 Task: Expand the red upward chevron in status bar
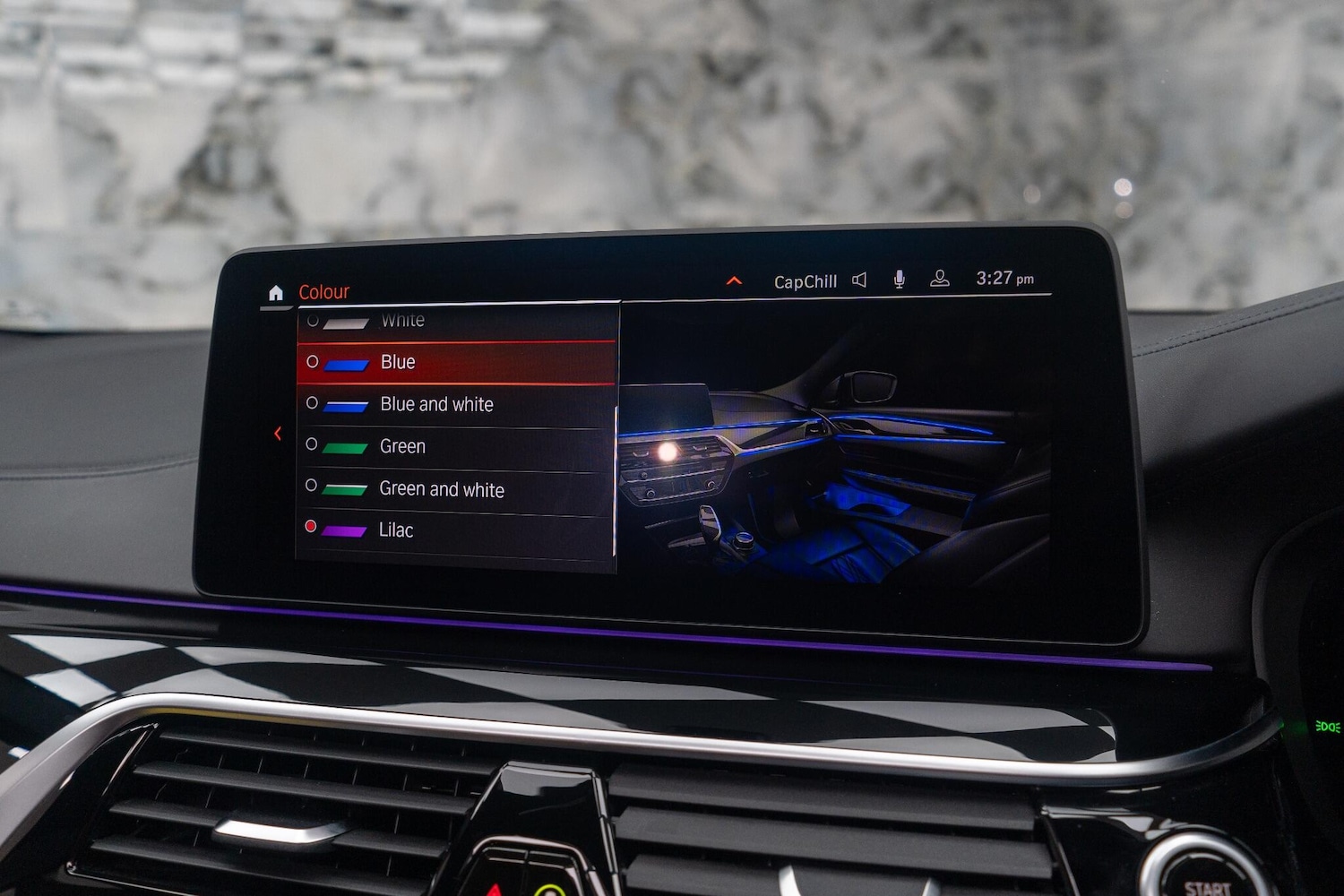[x=734, y=281]
